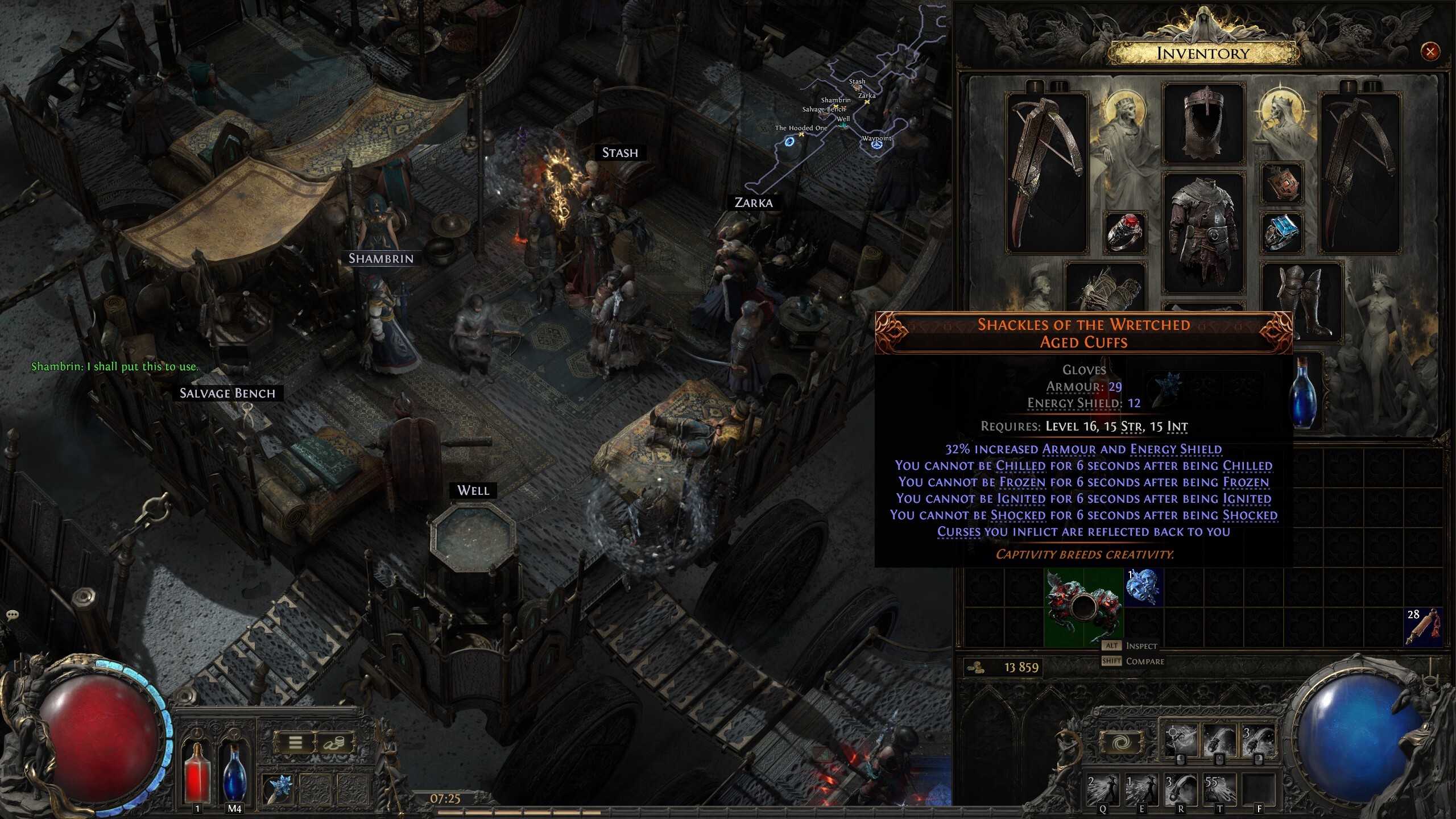Image resolution: width=1456 pixels, height=819 pixels.
Task: Click the spiral swirl button
Action: click(1121, 743)
